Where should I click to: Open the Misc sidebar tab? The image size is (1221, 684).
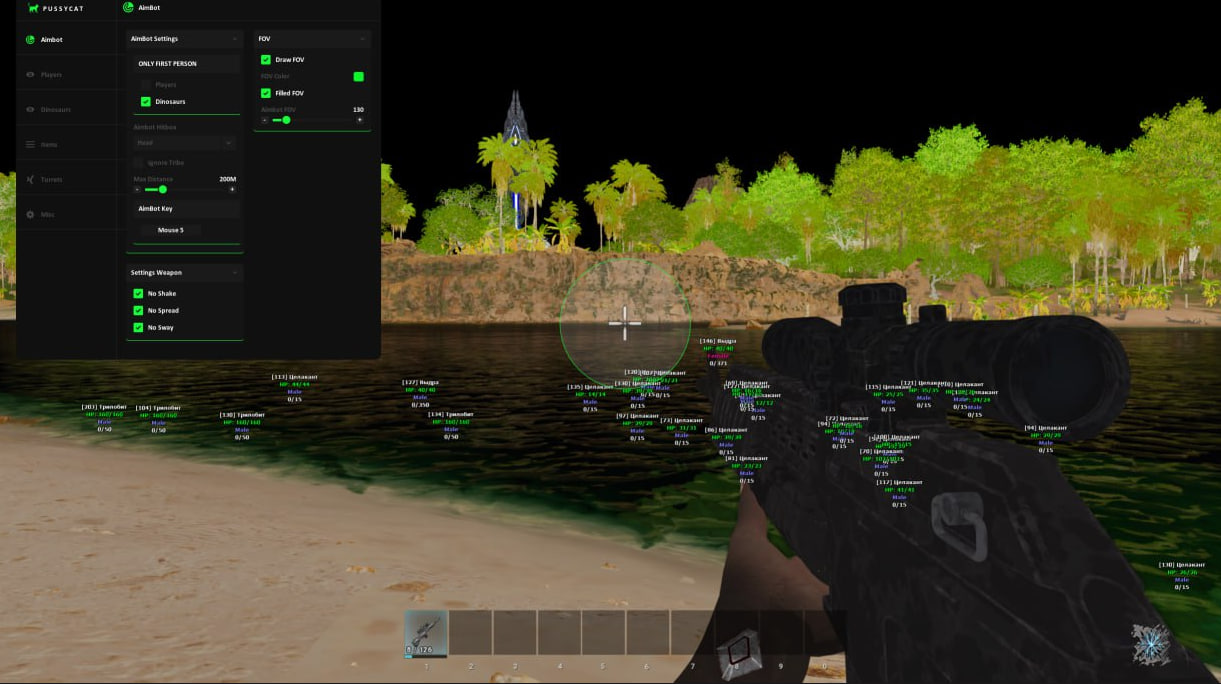[x=47, y=215]
